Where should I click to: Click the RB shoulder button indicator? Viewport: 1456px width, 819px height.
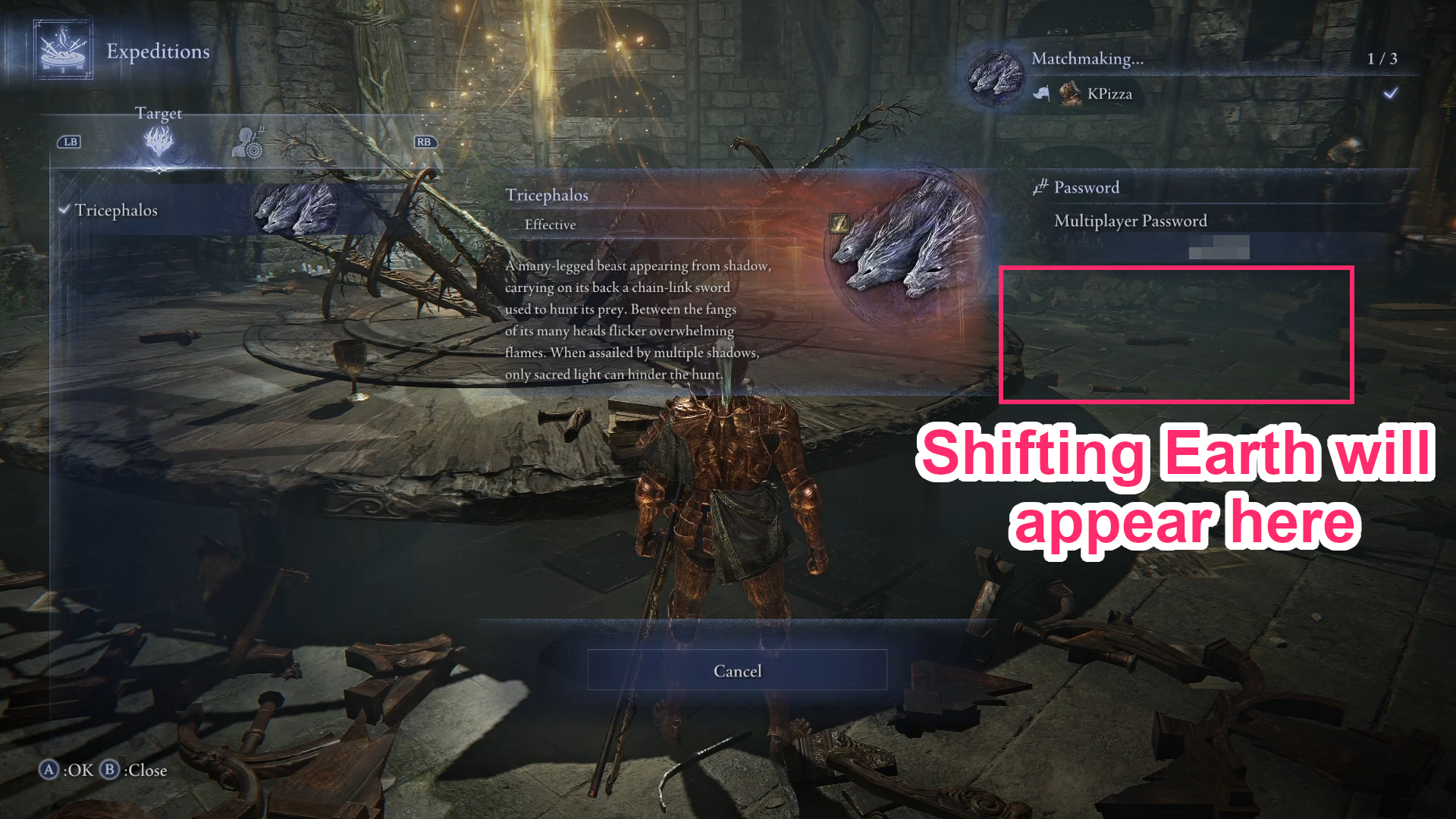point(424,141)
